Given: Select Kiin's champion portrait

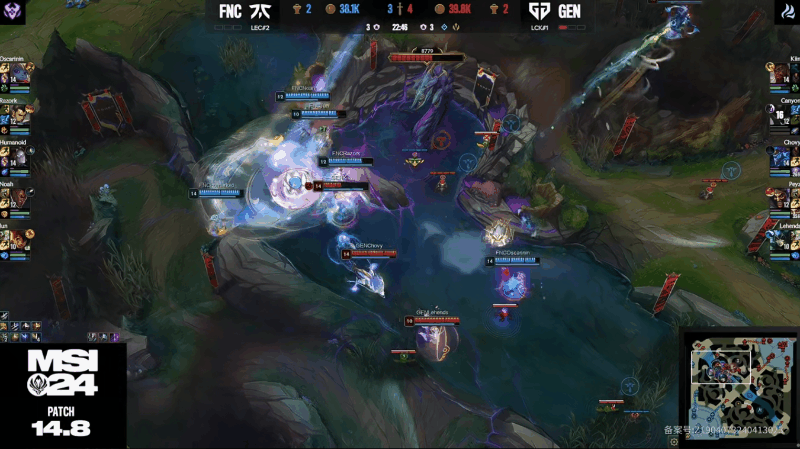Looking at the screenshot, I should coord(780,74).
